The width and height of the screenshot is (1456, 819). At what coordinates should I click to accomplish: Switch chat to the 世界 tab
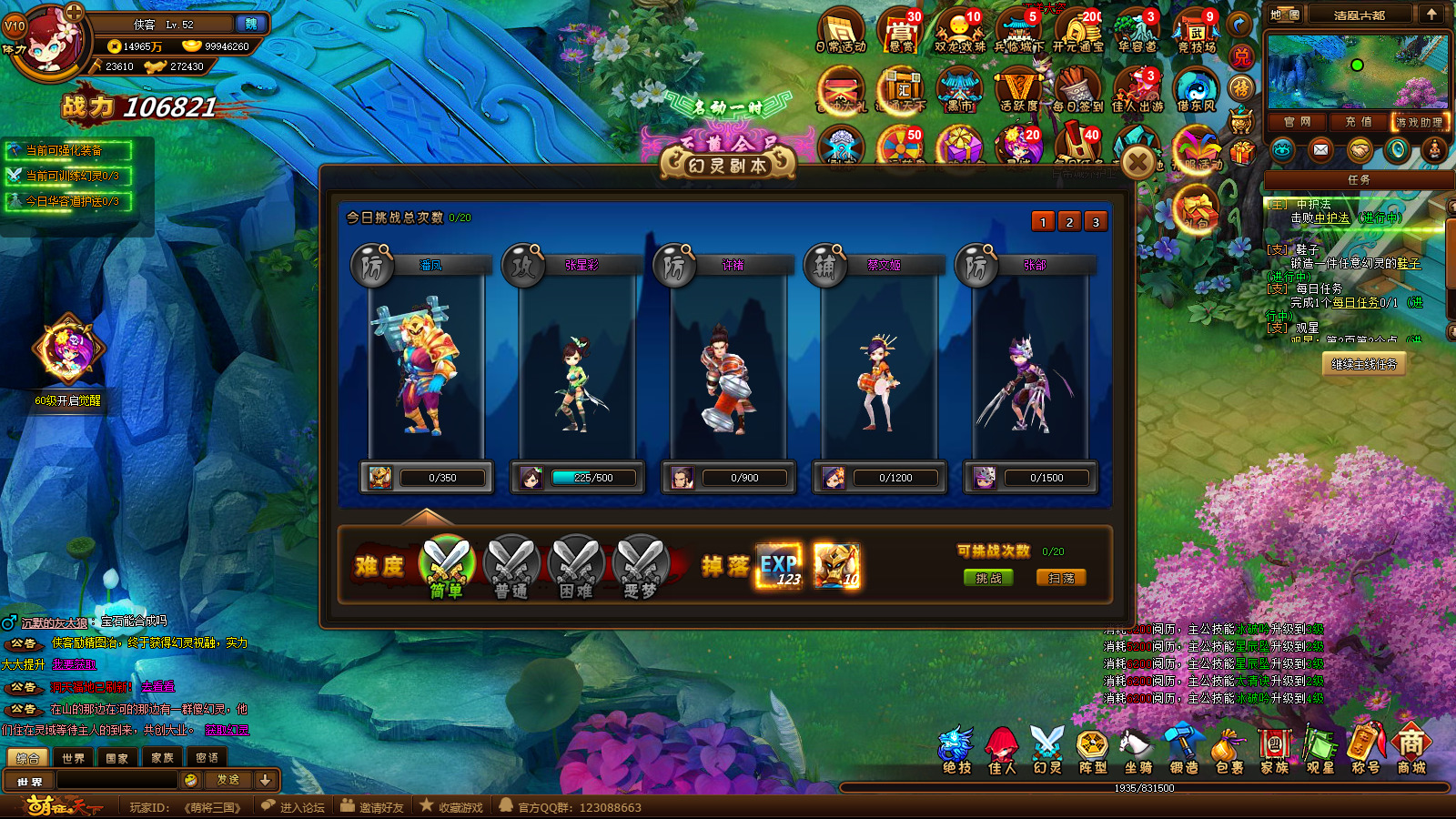[73, 758]
